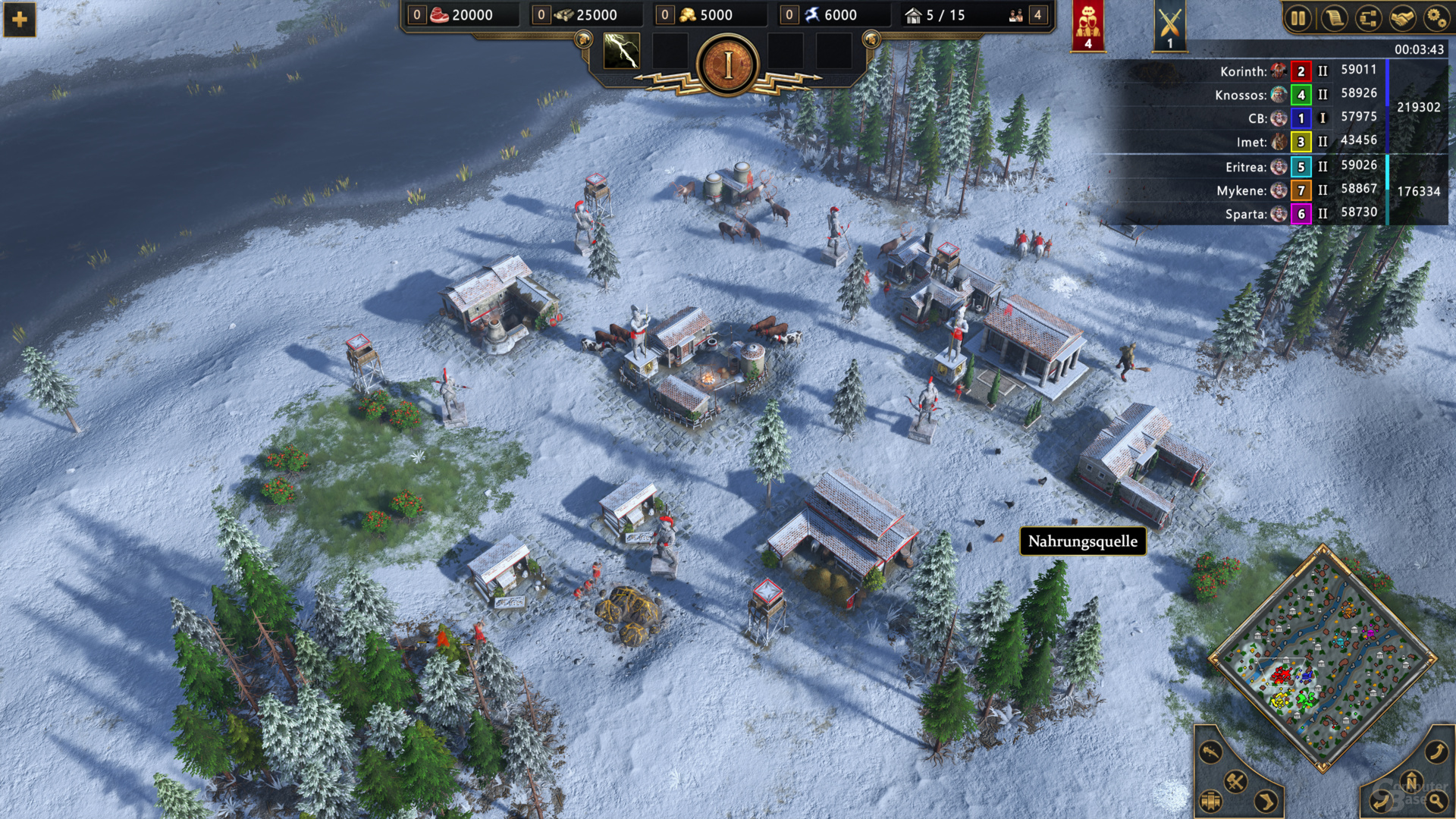1456x819 pixels.
Task: Toggle the minimap flare signal button
Action: [x=1211, y=752]
